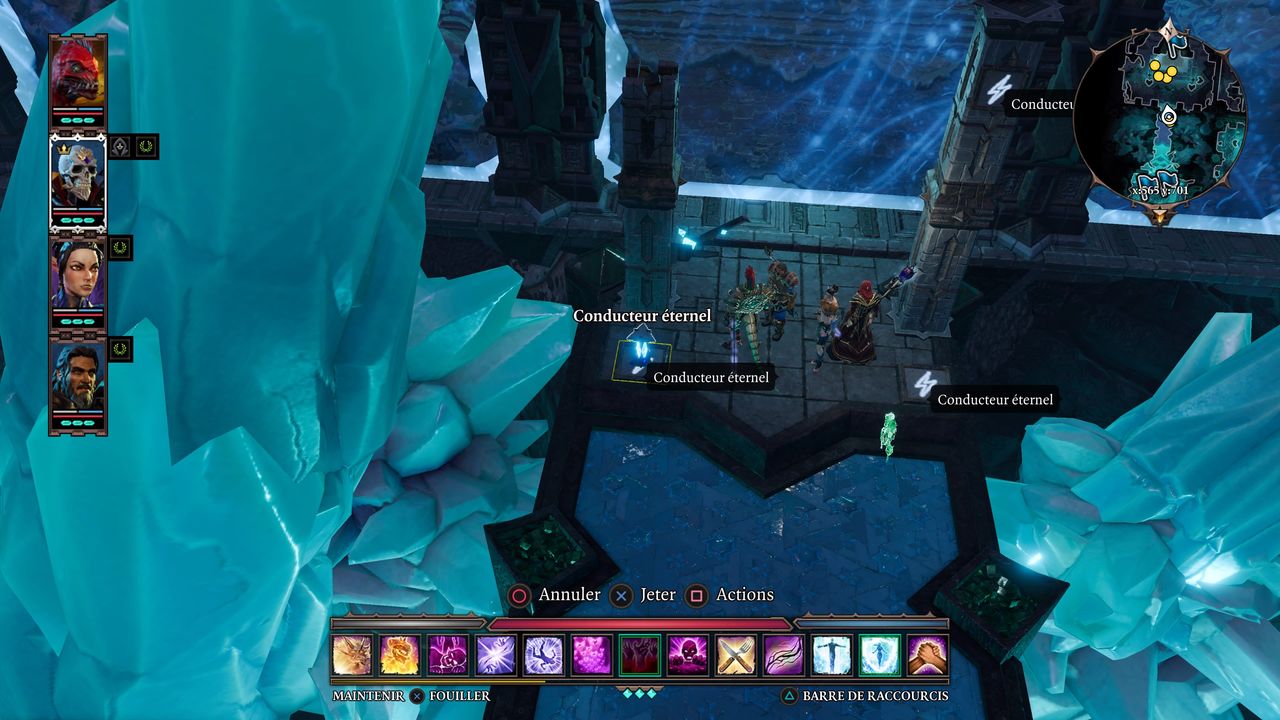
Task: Use the glowing blue silhouette skill
Action: (x=880, y=656)
